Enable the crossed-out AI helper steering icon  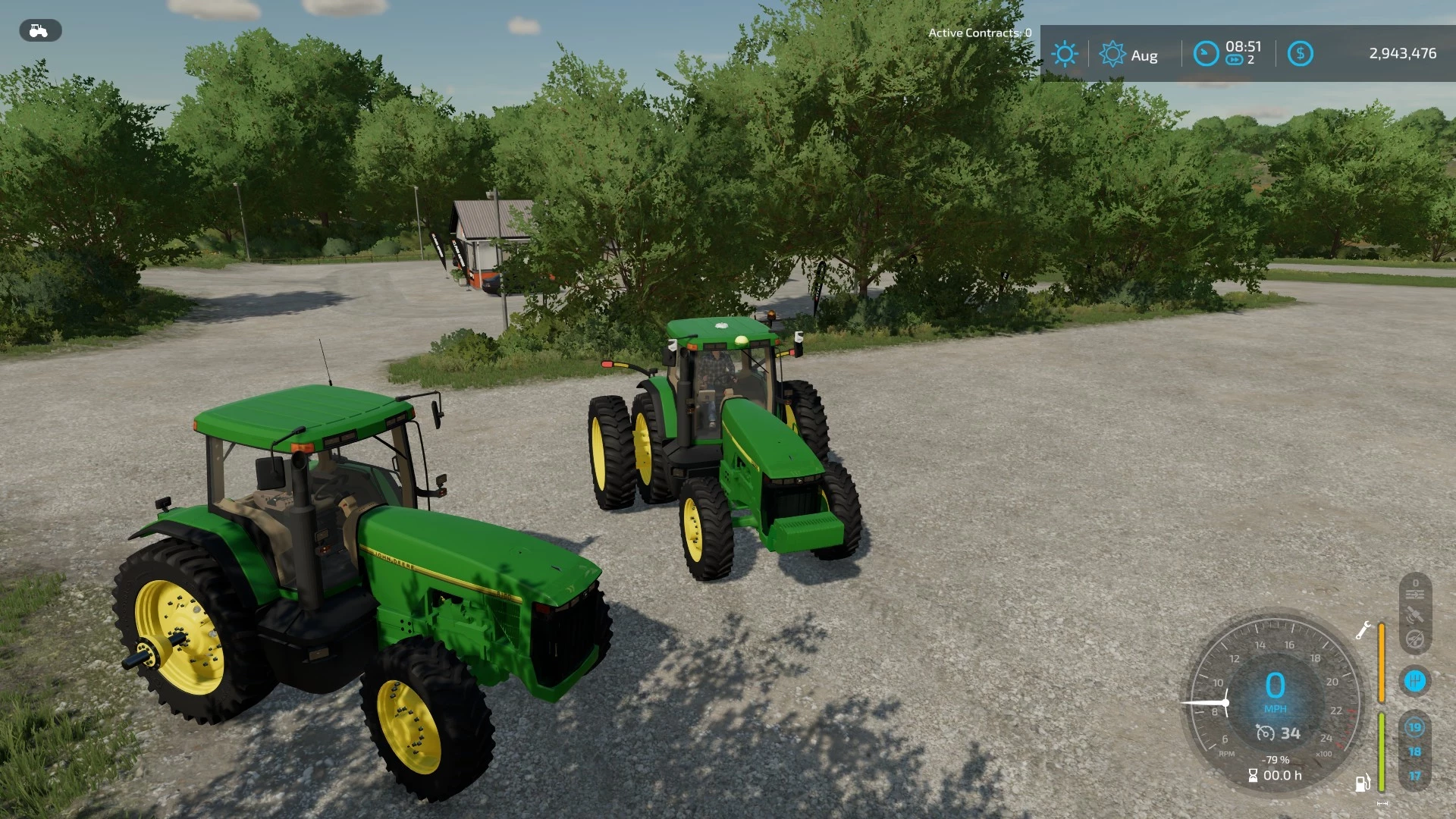[x=1415, y=639]
